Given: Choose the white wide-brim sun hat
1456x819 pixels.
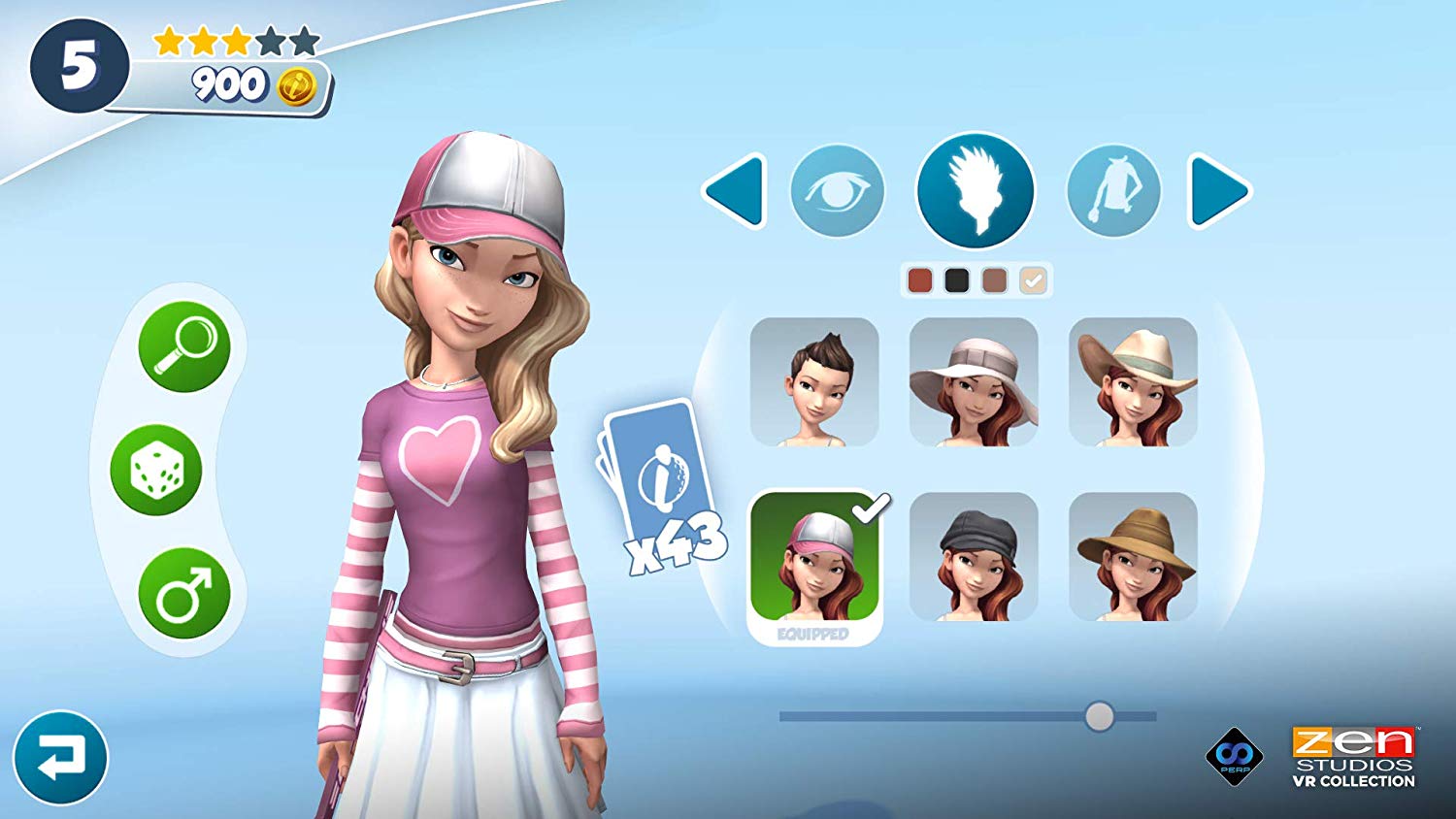Looking at the screenshot, I should pyautogui.click(x=974, y=382).
